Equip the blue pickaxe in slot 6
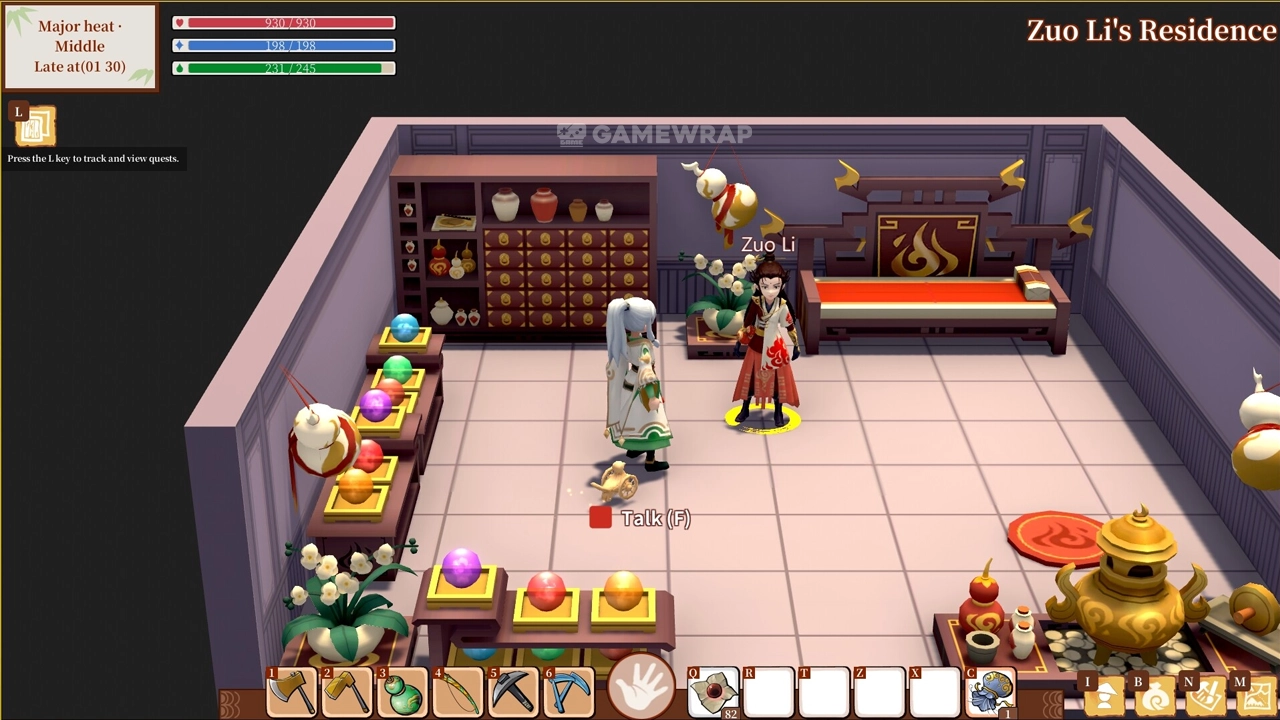The height and width of the screenshot is (720, 1280). tap(571, 692)
